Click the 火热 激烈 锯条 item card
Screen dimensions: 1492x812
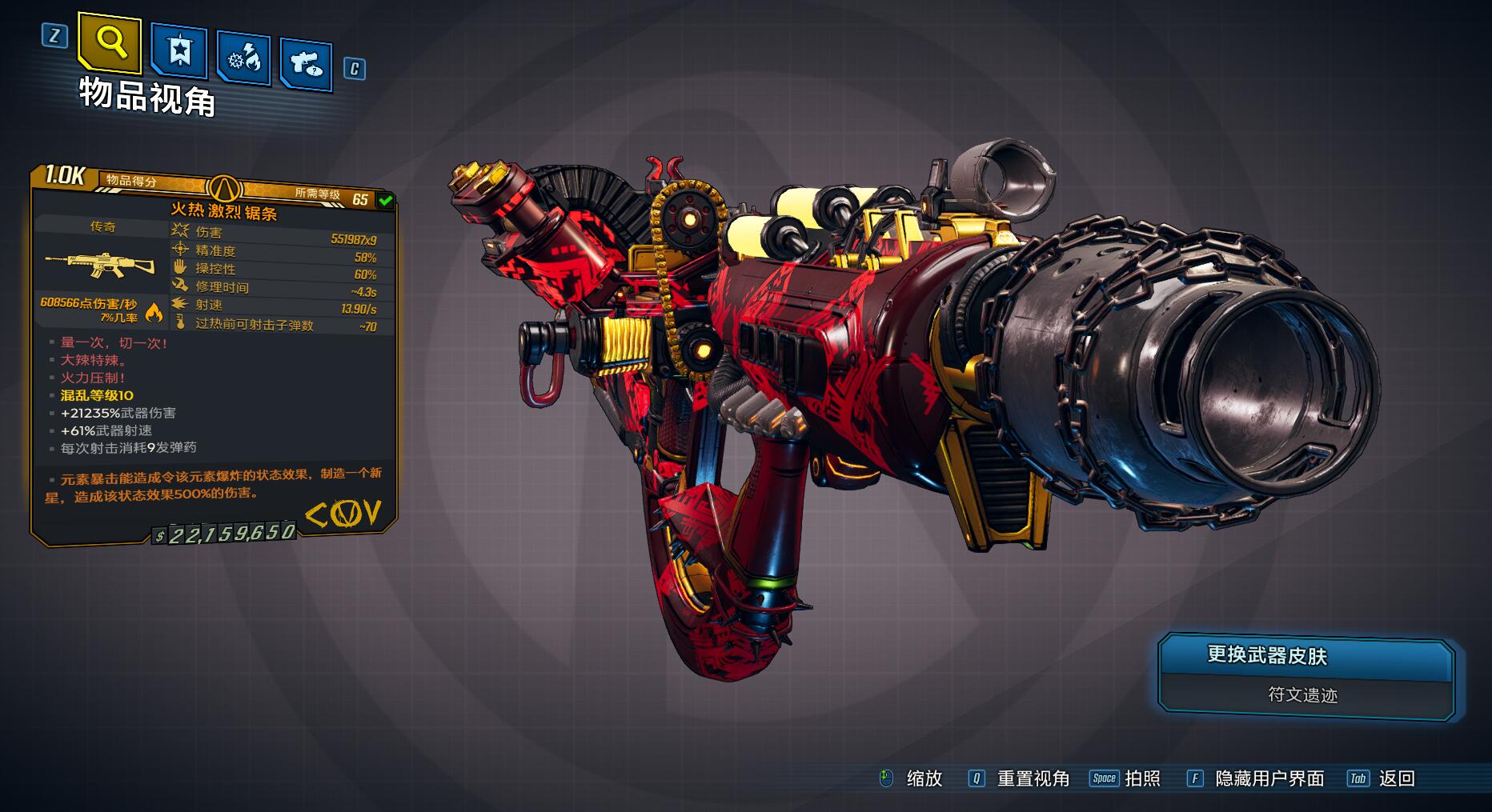coord(214,352)
